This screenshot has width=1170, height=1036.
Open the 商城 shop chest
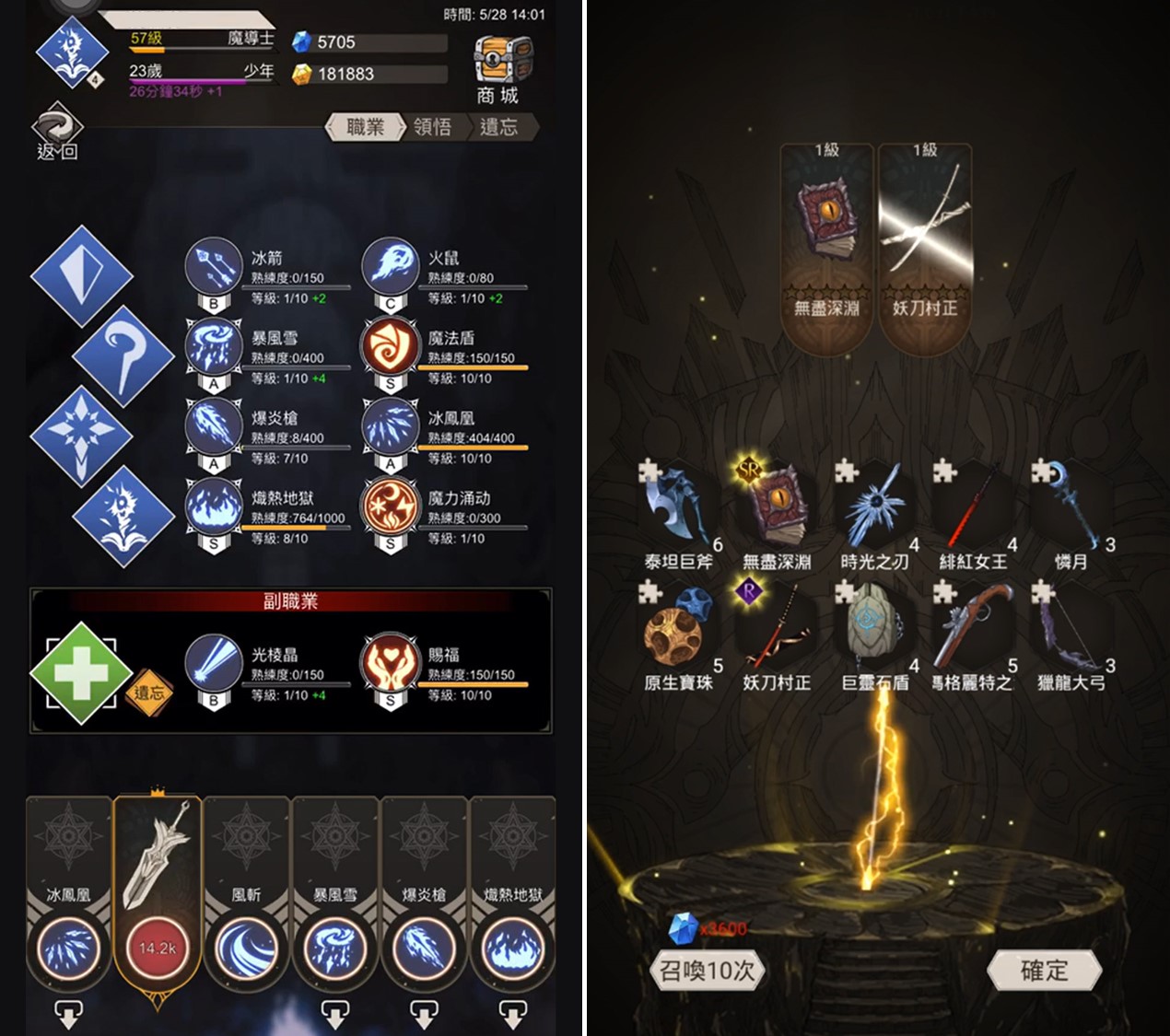(499, 68)
